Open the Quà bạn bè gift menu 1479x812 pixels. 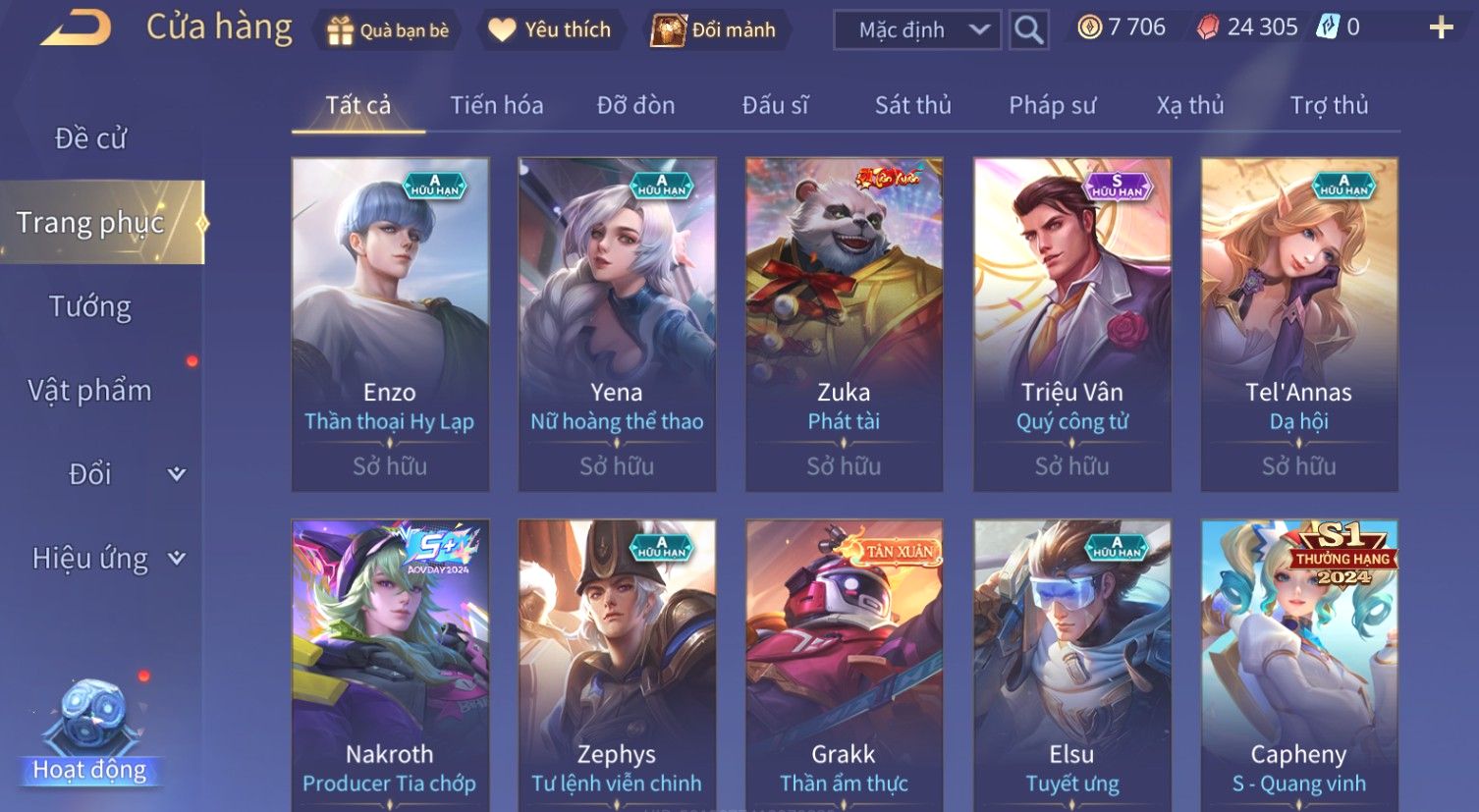[387, 30]
